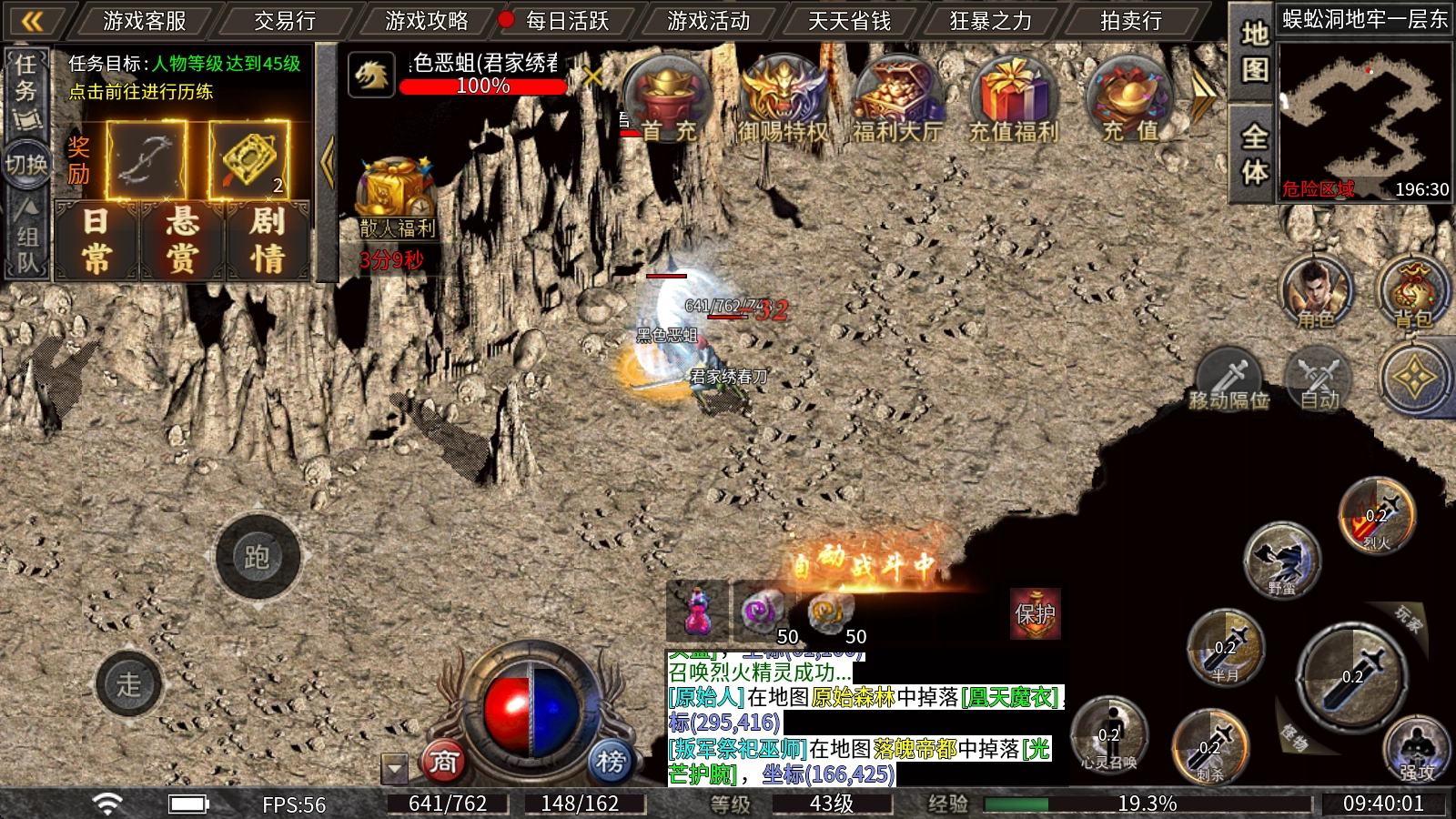The image size is (1456, 819).
Task: Switch to the 剧情 story tab
Action: (x=268, y=240)
